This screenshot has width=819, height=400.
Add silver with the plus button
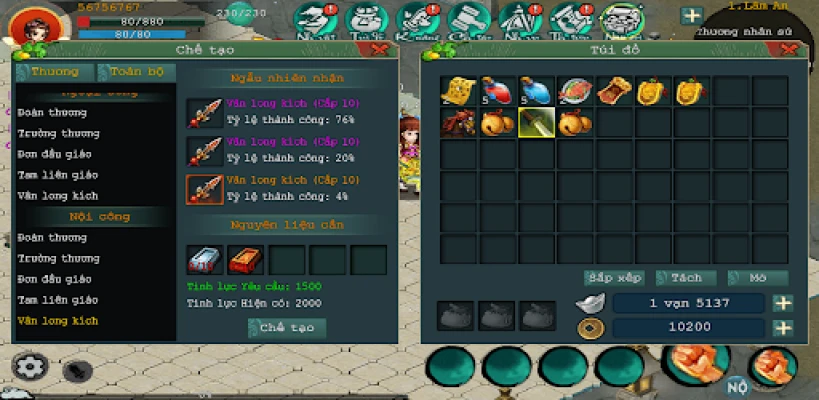click(x=783, y=303)
